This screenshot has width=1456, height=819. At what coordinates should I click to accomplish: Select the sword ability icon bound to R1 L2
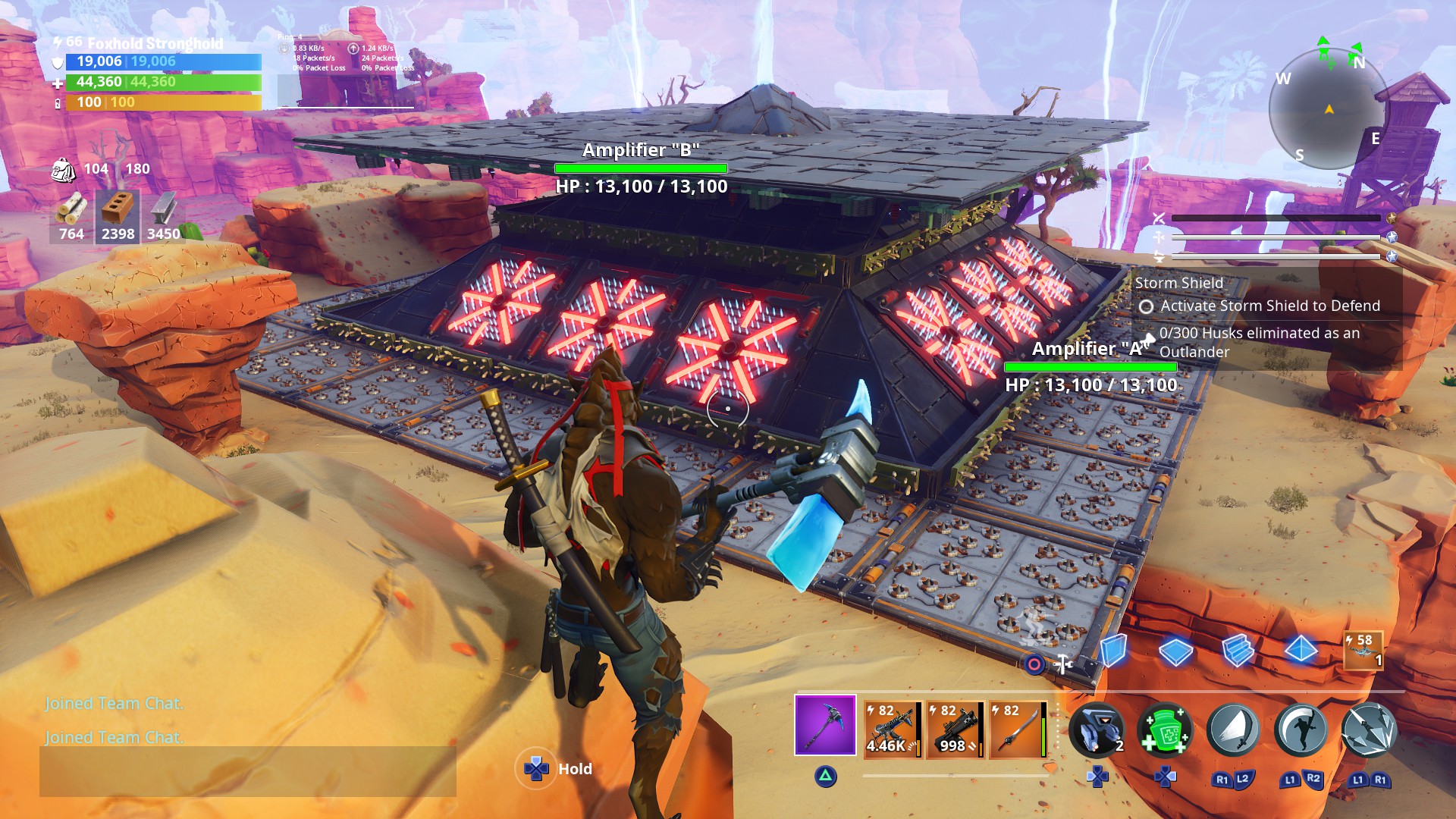(1235, 730)
